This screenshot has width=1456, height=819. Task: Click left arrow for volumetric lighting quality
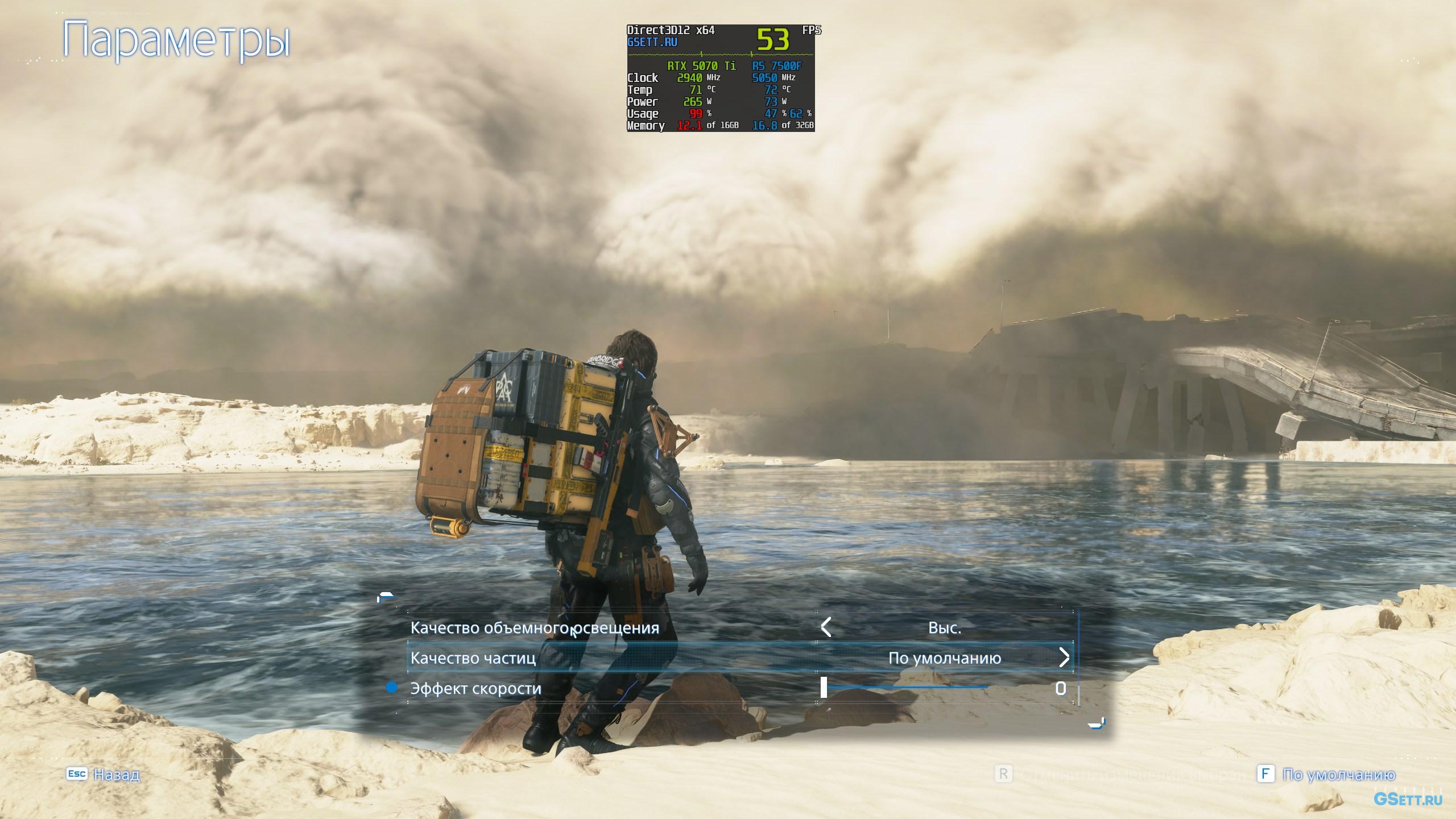tap(826, 628)
